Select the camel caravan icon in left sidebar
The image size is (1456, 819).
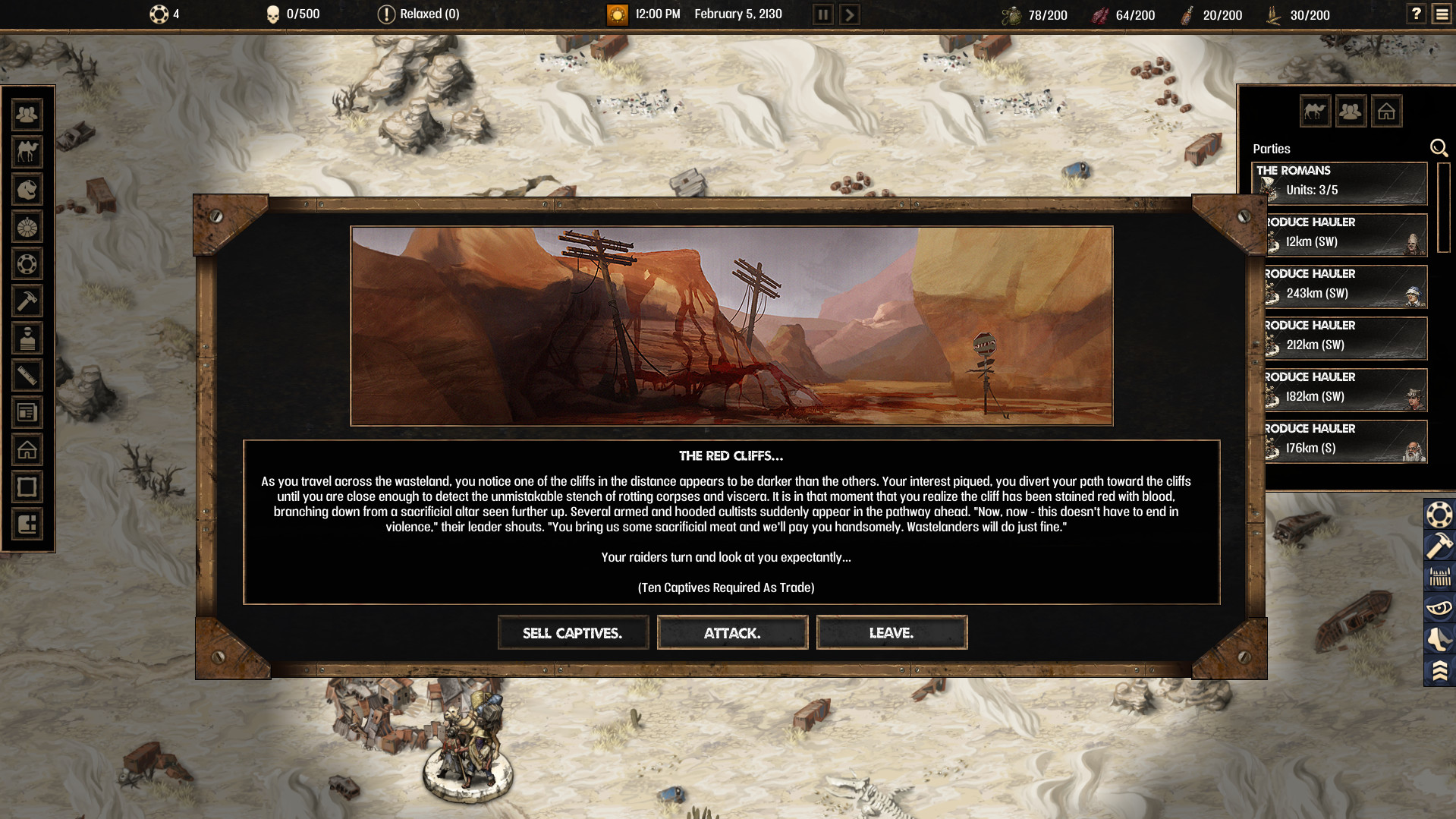pyautogui.click(x=27, y=152)
